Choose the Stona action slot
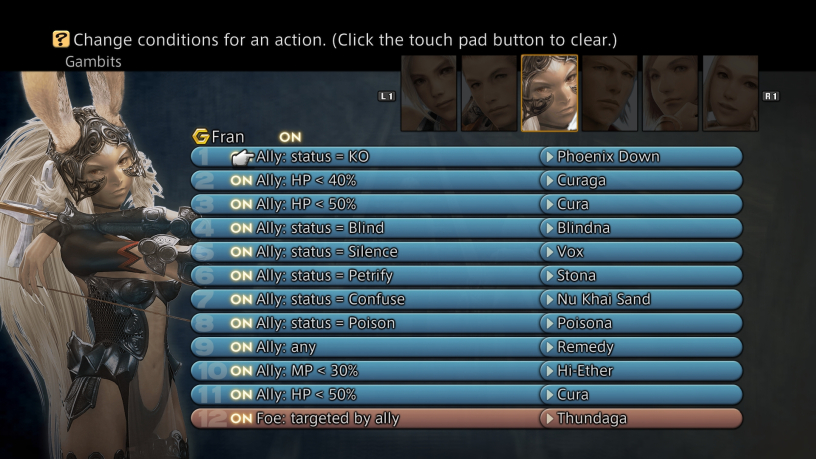Image resolution: width=816 pixels, height=459 pixels. 576,276
